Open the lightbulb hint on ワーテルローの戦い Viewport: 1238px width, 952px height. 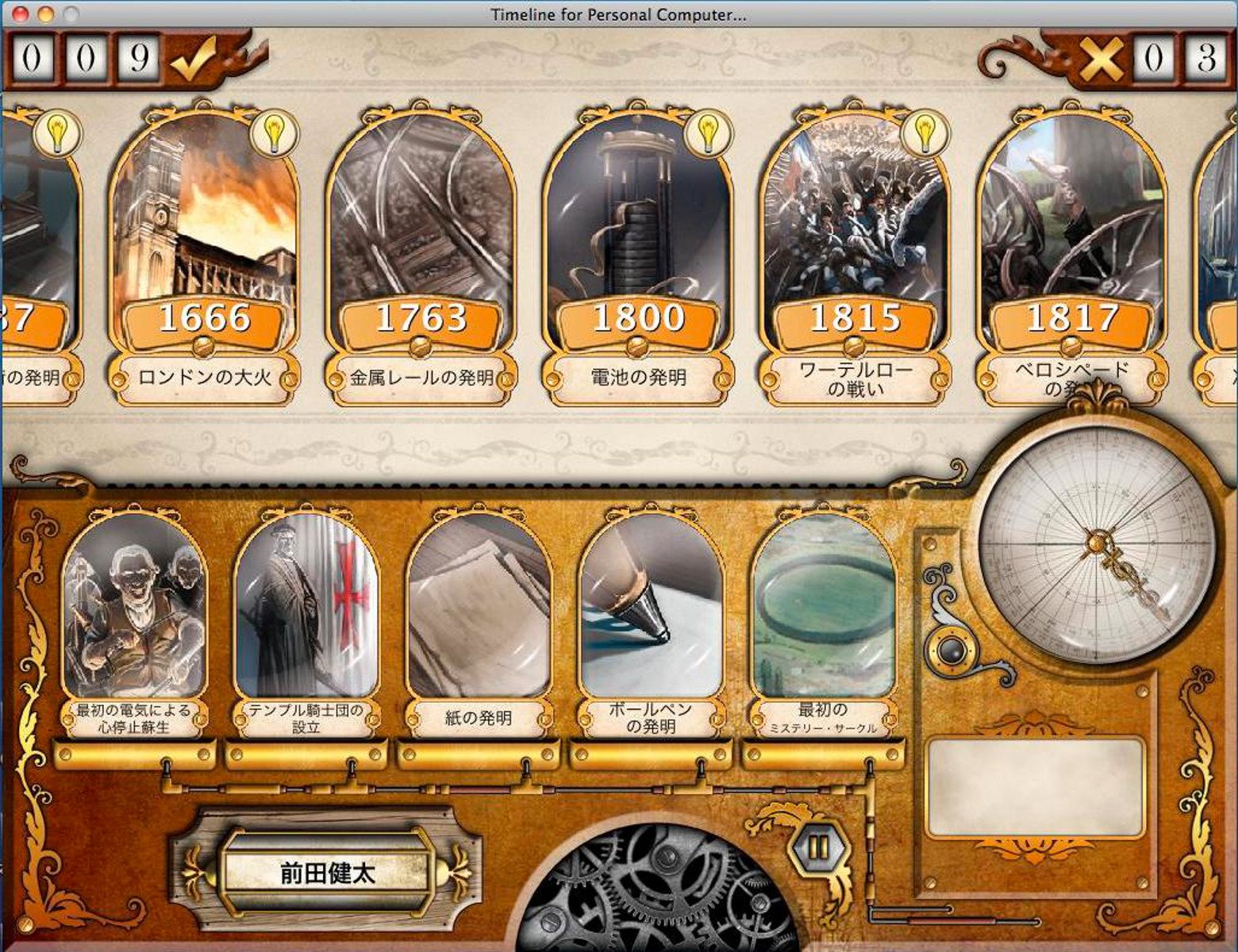pos(925,132)
